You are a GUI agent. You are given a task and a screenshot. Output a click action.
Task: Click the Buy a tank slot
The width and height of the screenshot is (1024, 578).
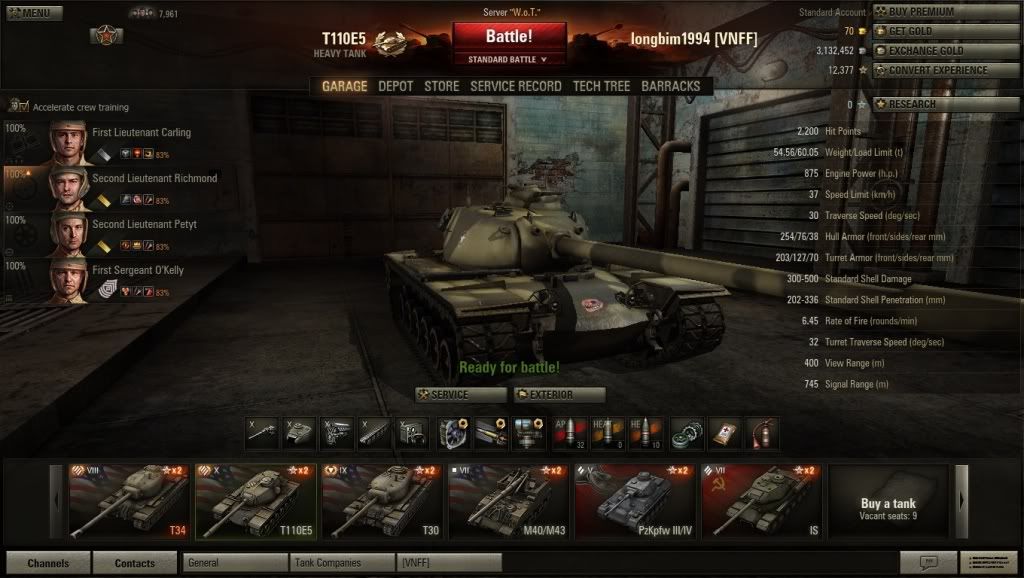click(x=888, y=502)
